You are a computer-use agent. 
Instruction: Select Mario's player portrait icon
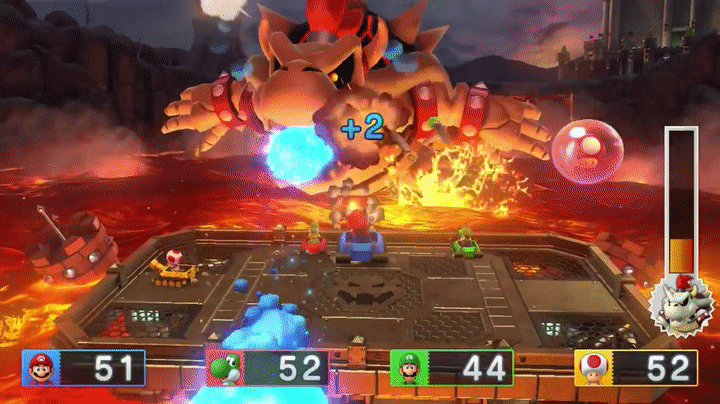tap(41, 368)
